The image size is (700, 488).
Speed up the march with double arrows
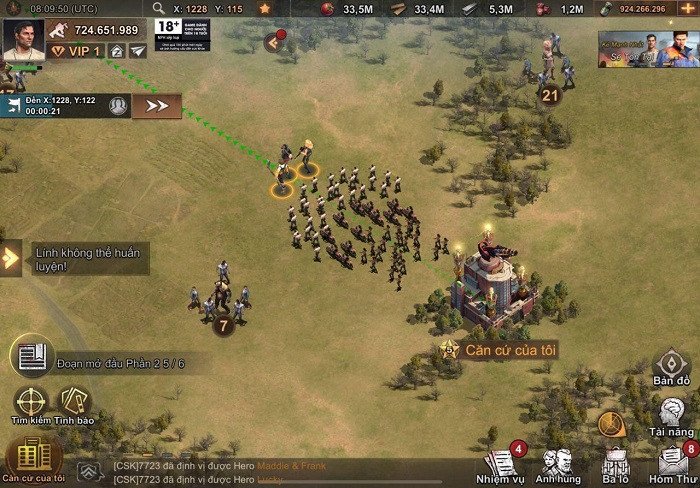click(157, 105)
